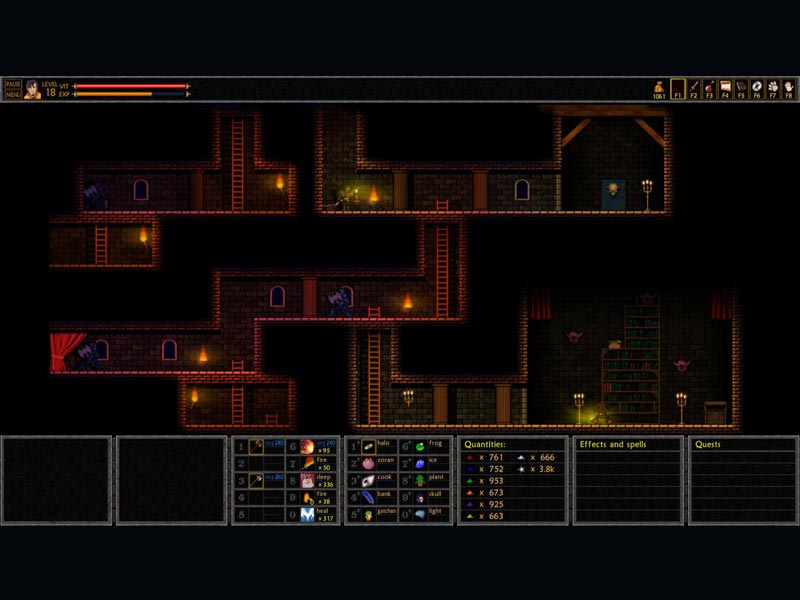Image resolution: width=800 pixels, height=600 pixels.
Task: Select the plant item slot
Action: click(421, 480)
